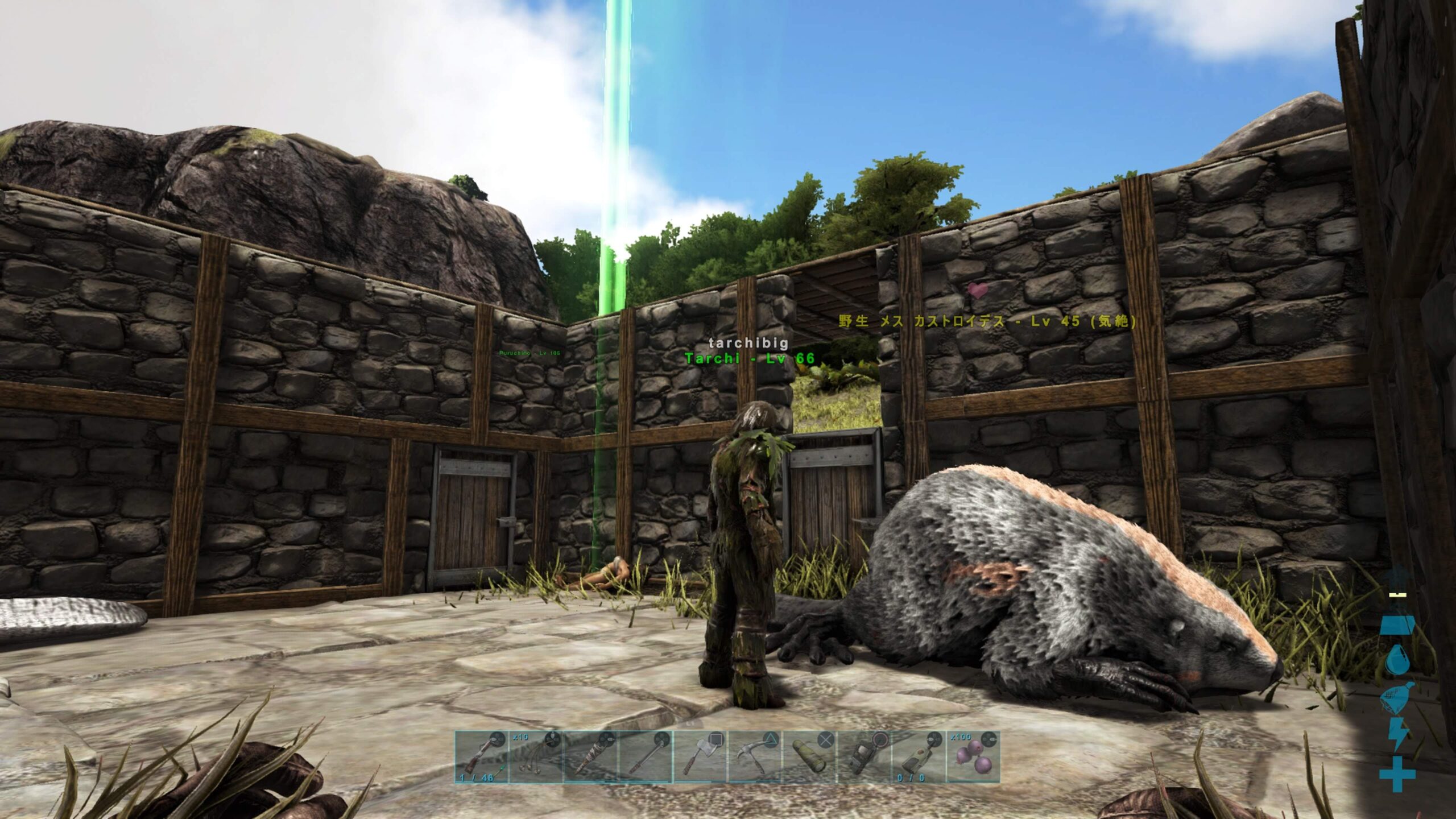Equip the bola stack of 10
1456x819 pixels.
[536, 757]
